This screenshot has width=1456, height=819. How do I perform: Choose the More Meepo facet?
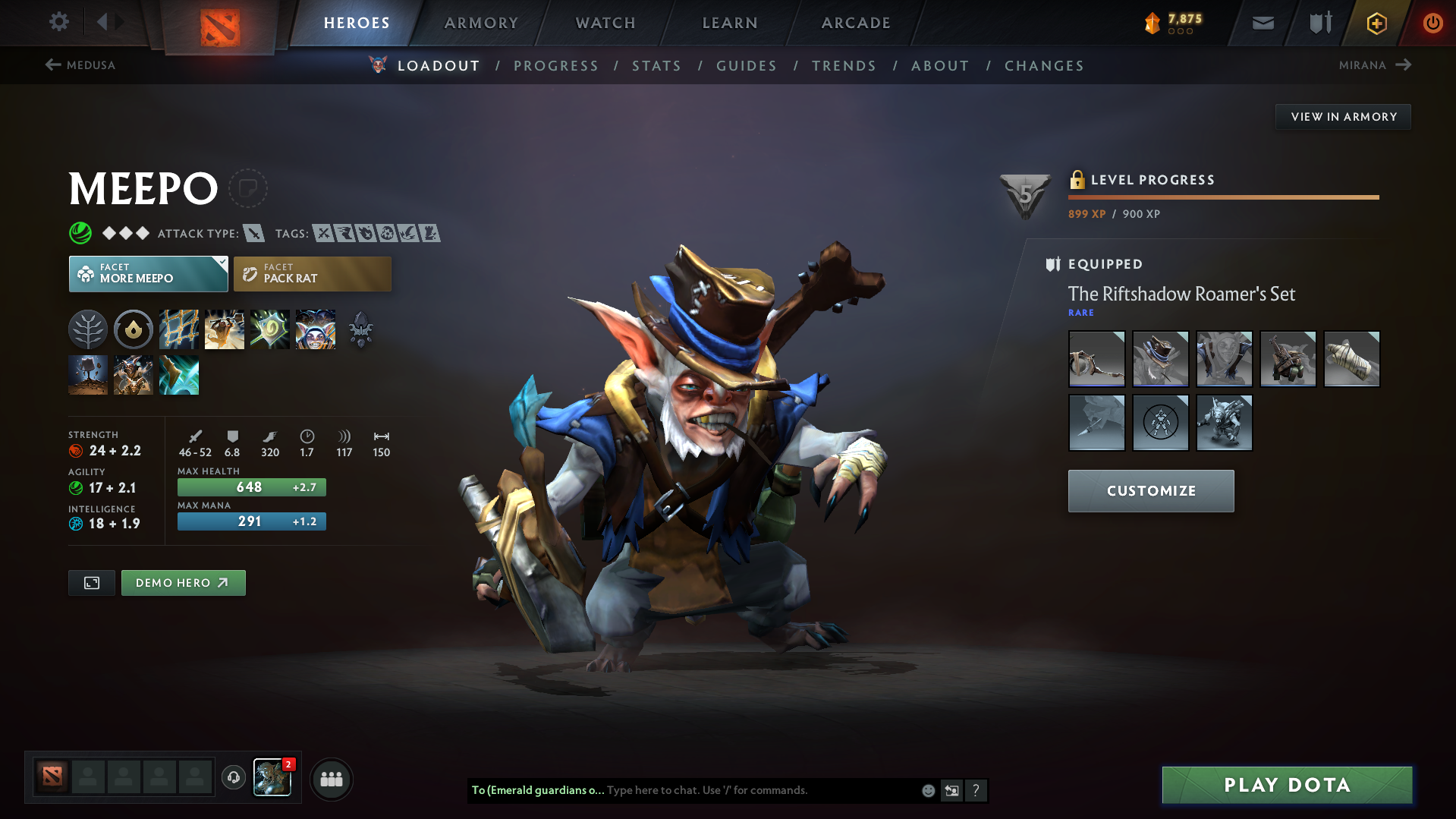coord(148,274)
